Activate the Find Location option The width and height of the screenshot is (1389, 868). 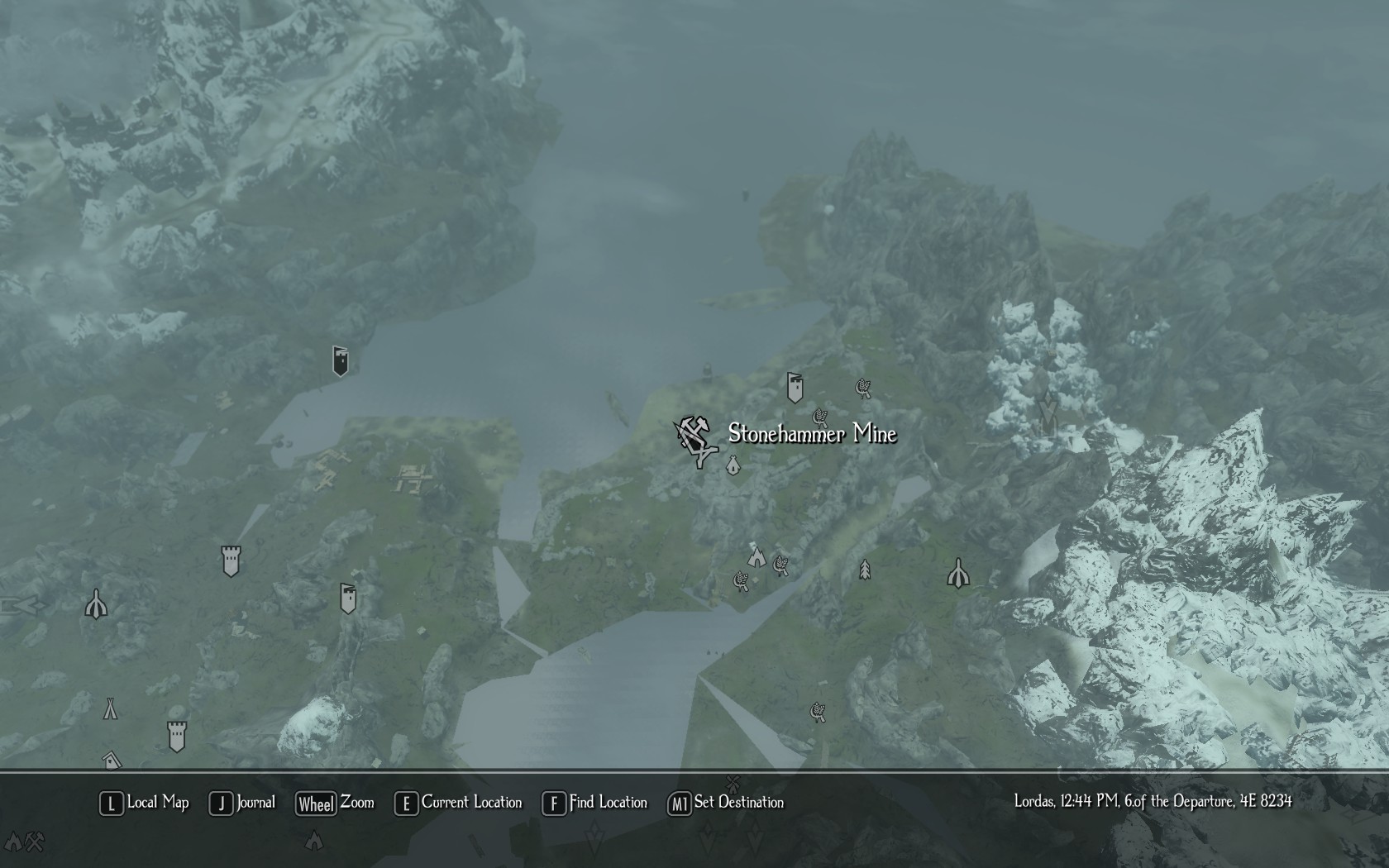tap(595, 803)
